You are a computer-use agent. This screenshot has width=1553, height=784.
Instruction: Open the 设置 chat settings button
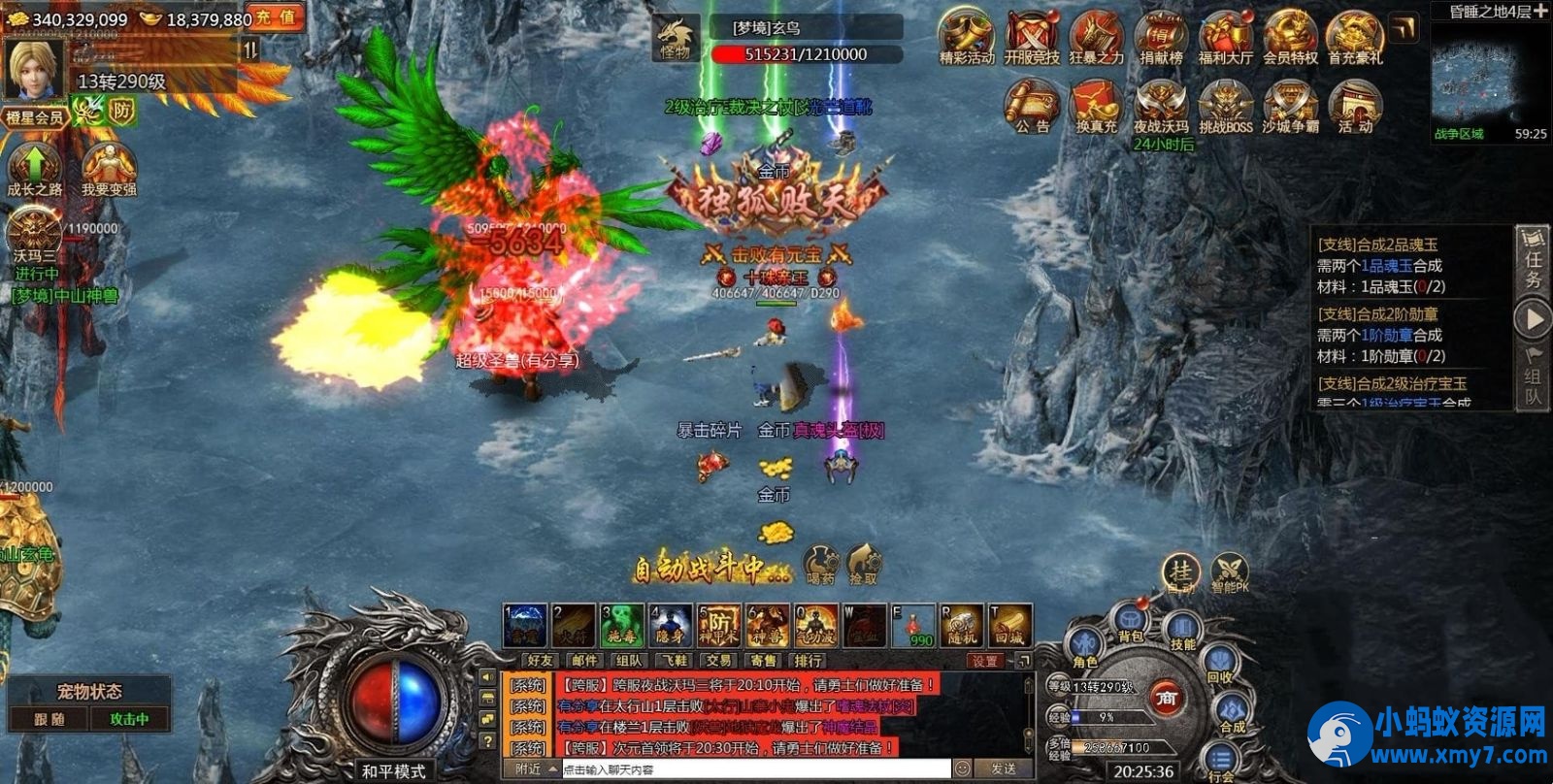984,661
